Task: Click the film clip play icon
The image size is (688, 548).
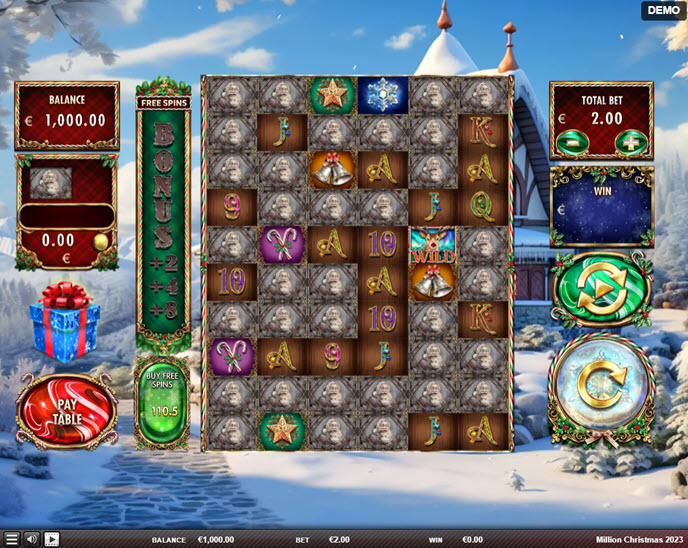Action: 52,539
